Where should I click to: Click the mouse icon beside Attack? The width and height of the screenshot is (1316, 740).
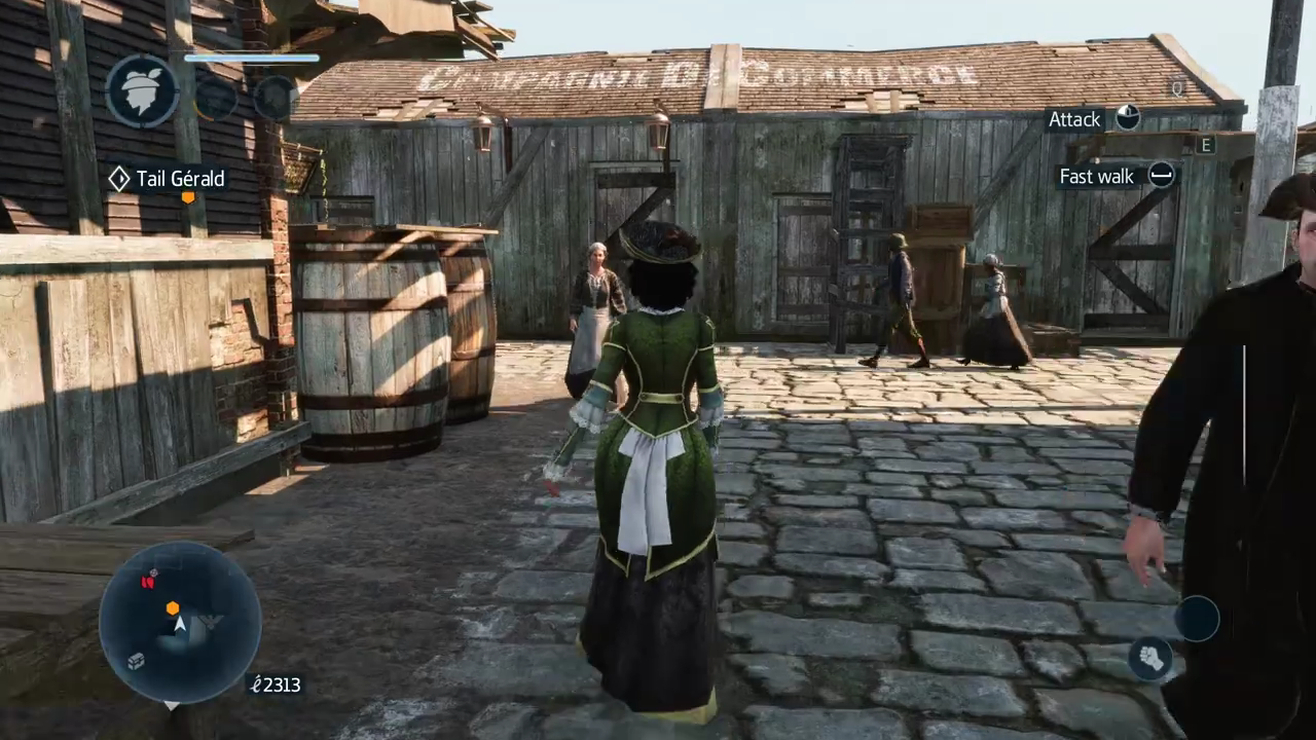point(1128,119)
